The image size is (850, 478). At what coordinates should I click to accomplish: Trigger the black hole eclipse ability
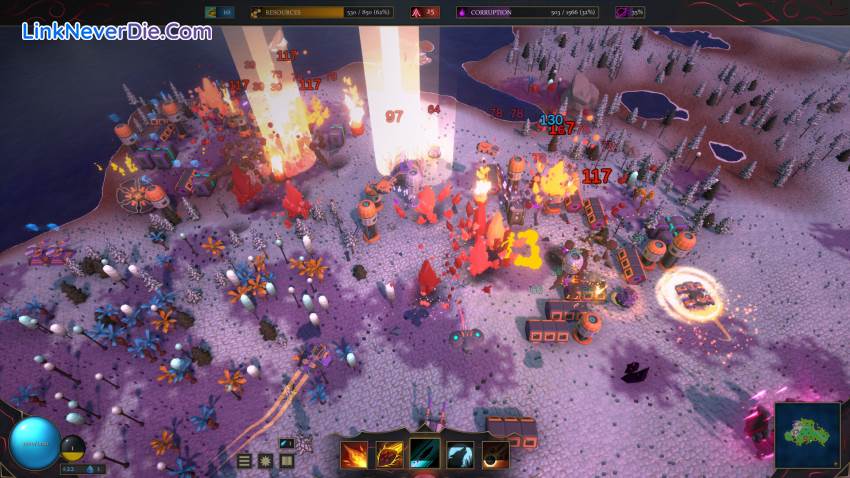[x=494, y=455]
